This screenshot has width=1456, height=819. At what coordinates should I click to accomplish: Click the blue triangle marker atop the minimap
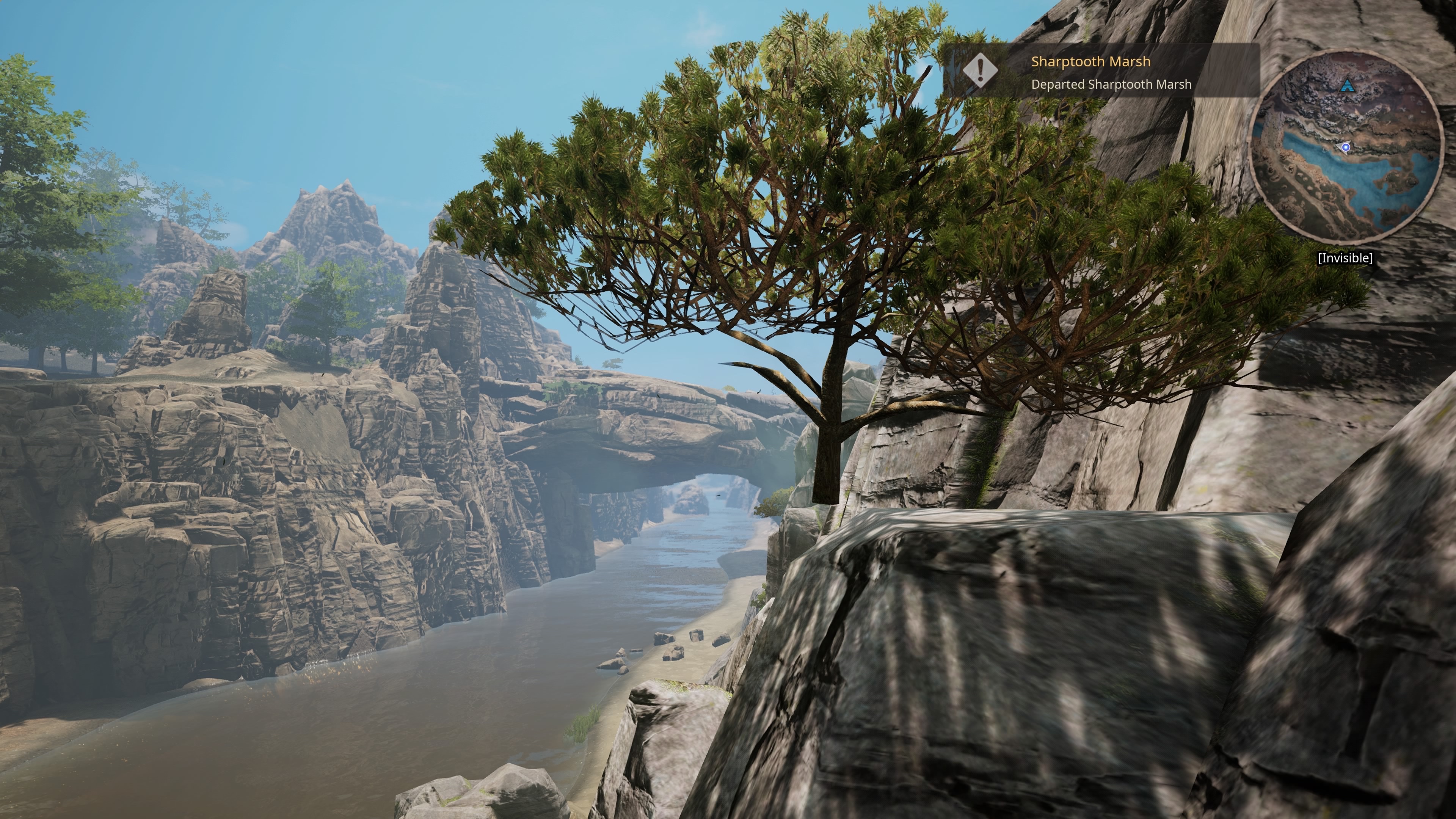coord(1348,85)
